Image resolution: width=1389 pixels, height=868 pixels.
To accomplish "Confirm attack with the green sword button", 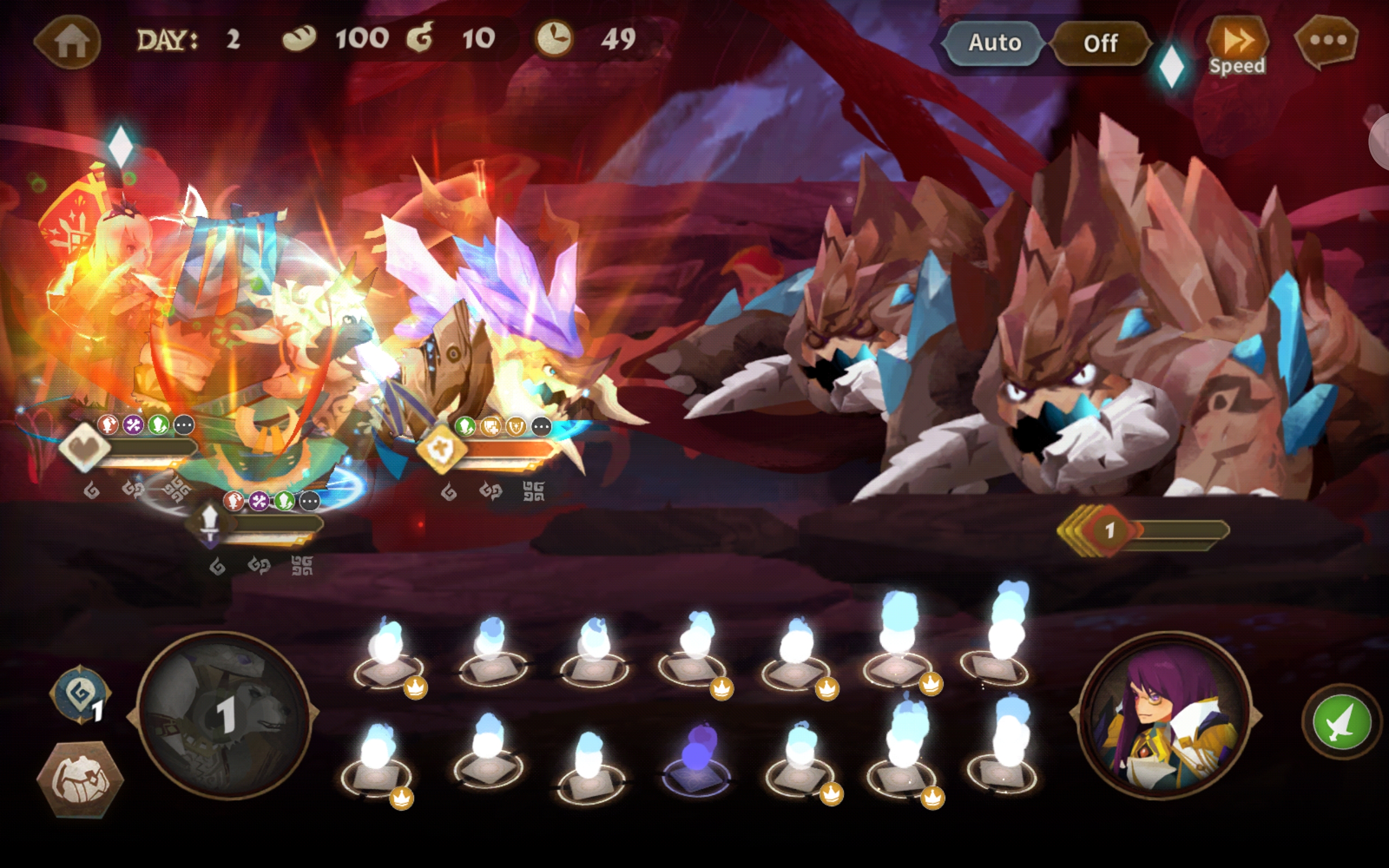I will tap(1341, 722).
